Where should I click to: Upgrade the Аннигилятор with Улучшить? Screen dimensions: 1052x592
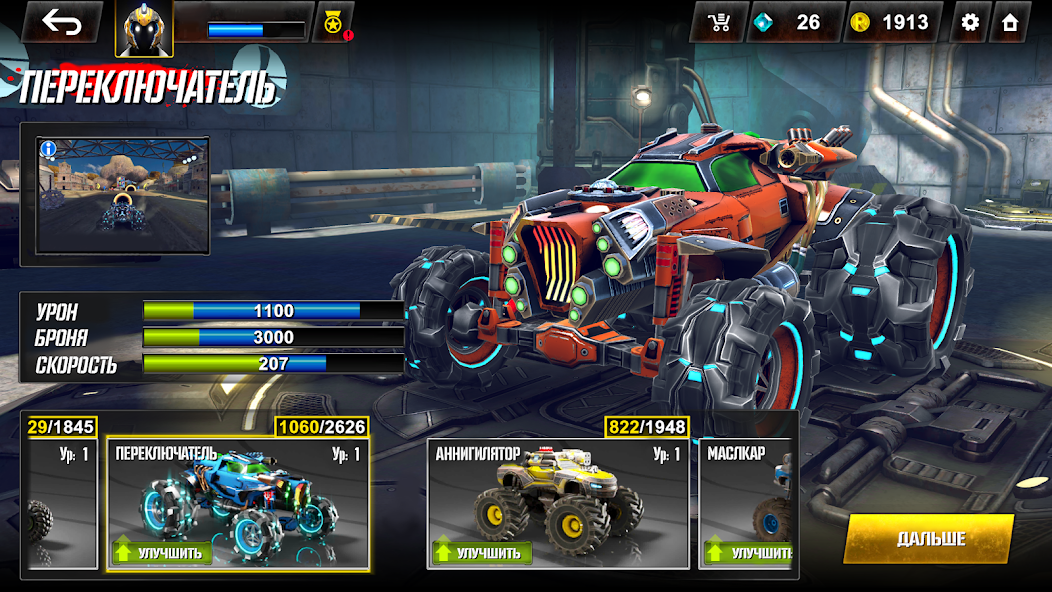(x=482, y=552)
